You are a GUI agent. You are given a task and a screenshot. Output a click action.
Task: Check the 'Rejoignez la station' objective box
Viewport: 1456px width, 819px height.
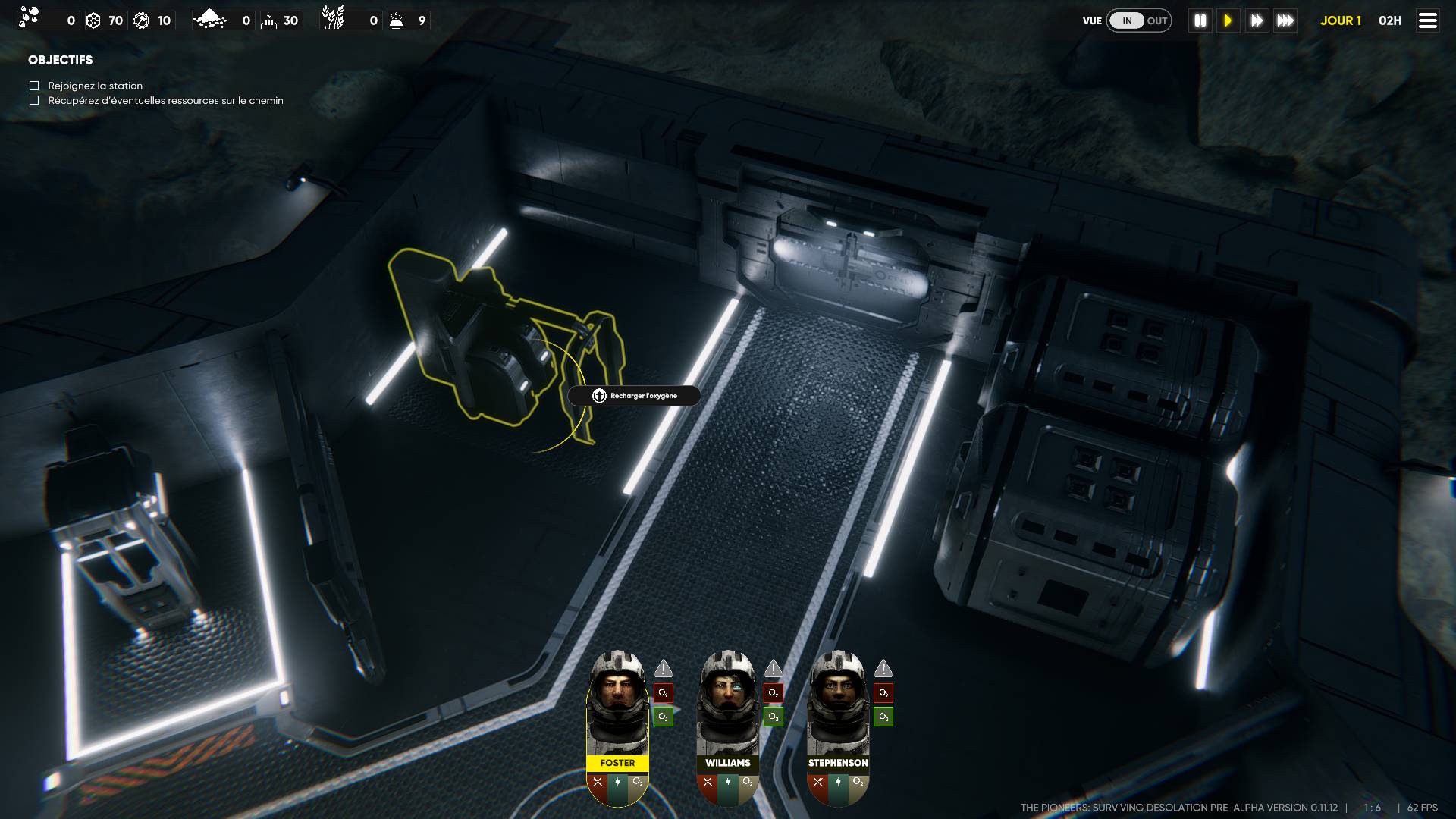[34, 86]
